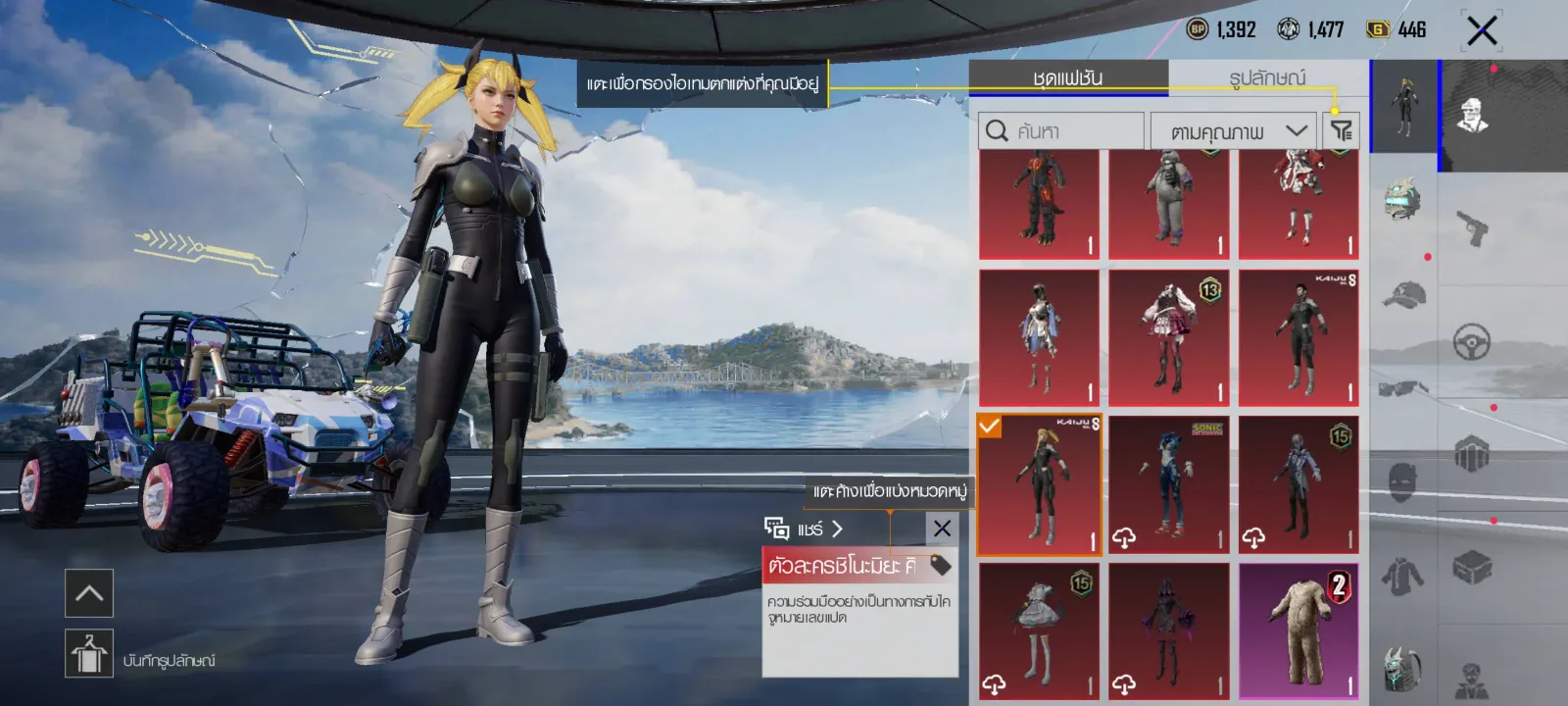Close the item description popup

click(x=942, y=529)
